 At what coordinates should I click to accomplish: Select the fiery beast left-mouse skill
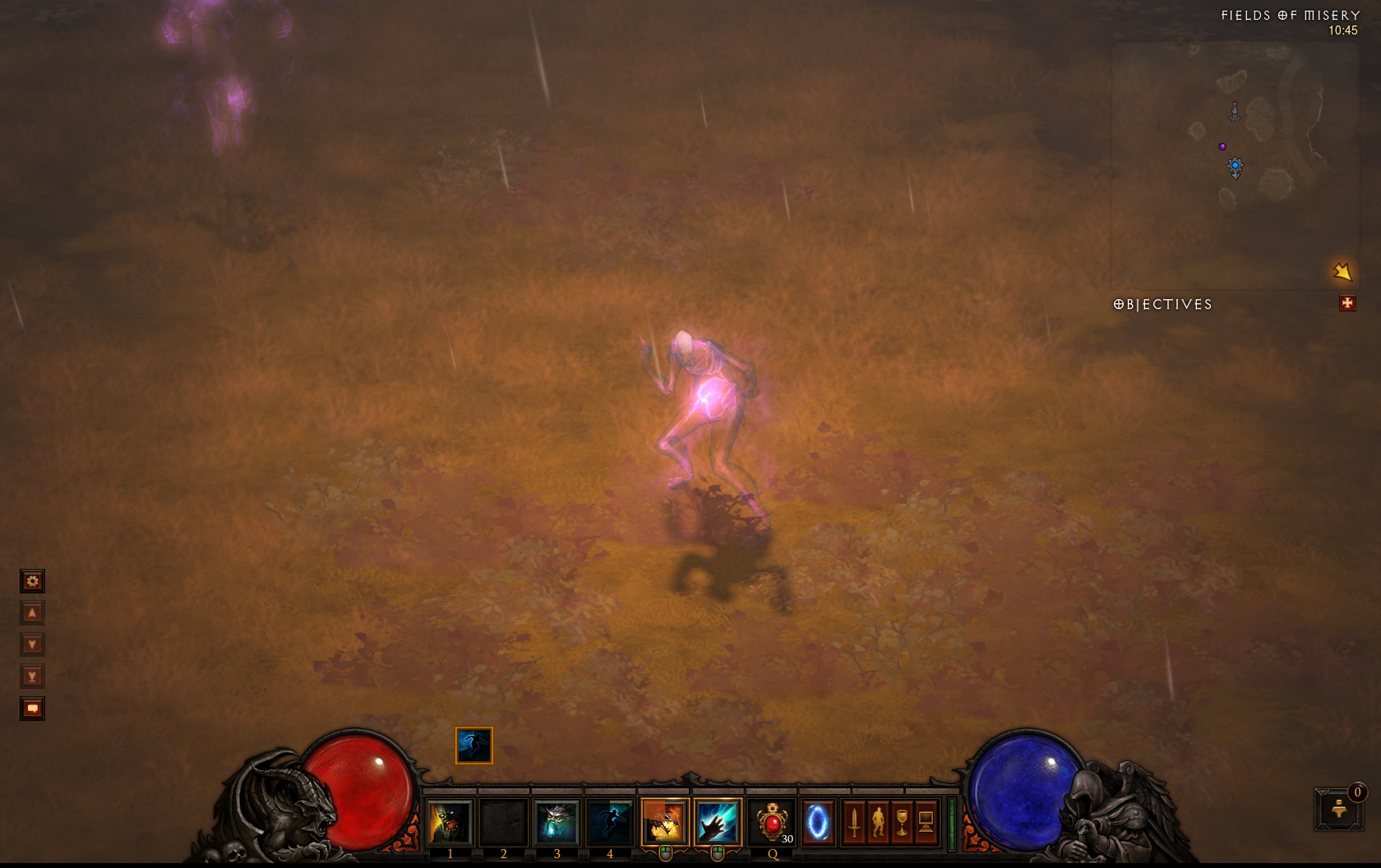(664, 822)
